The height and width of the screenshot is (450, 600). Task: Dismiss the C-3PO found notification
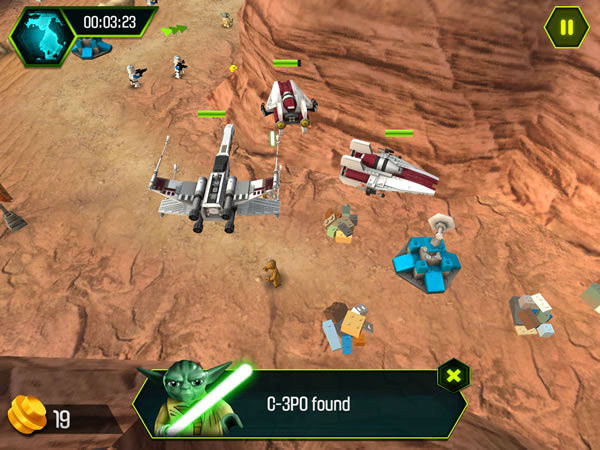point(453,376)
